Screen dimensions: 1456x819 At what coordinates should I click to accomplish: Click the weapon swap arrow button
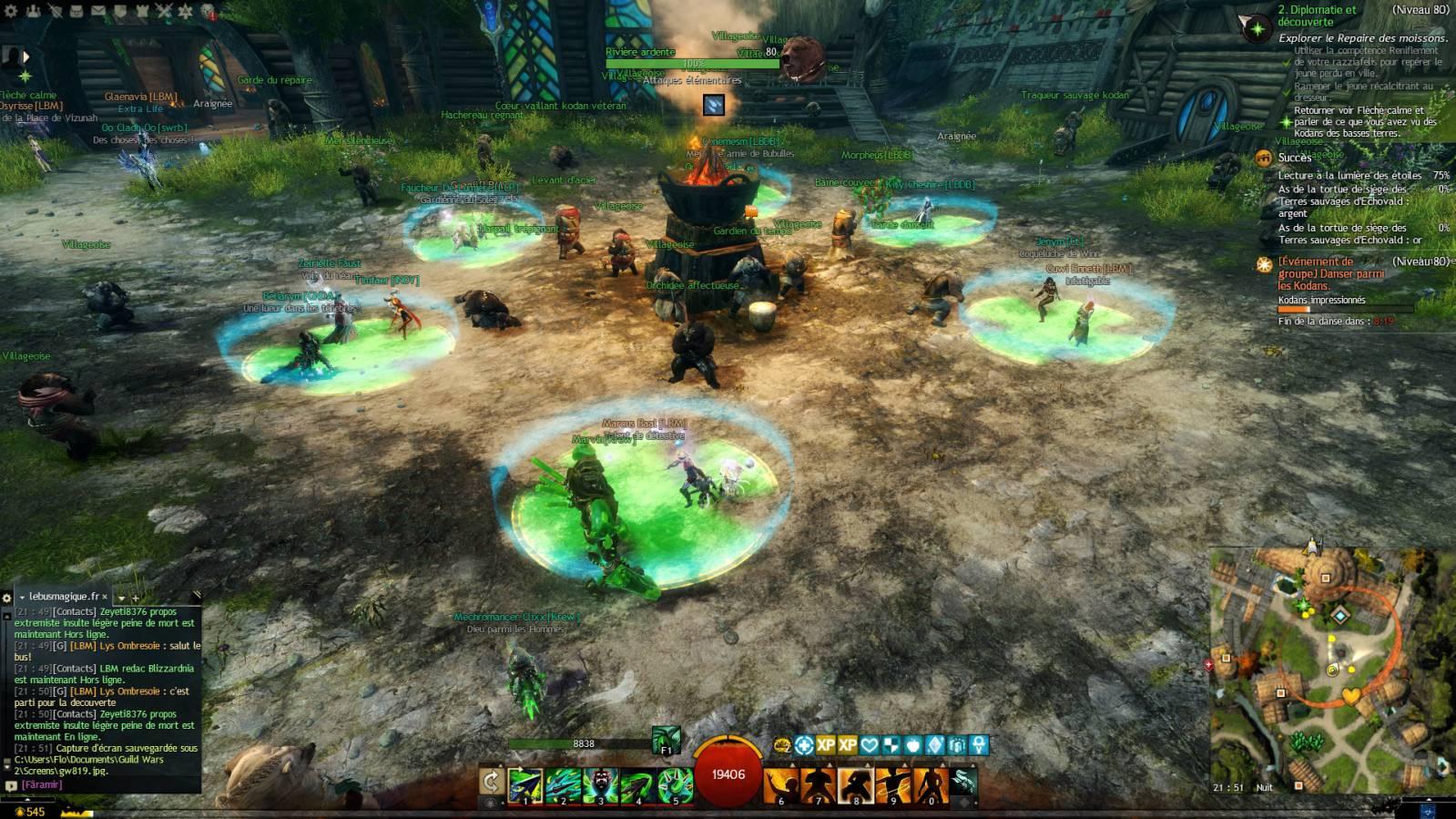coord(491,782)
